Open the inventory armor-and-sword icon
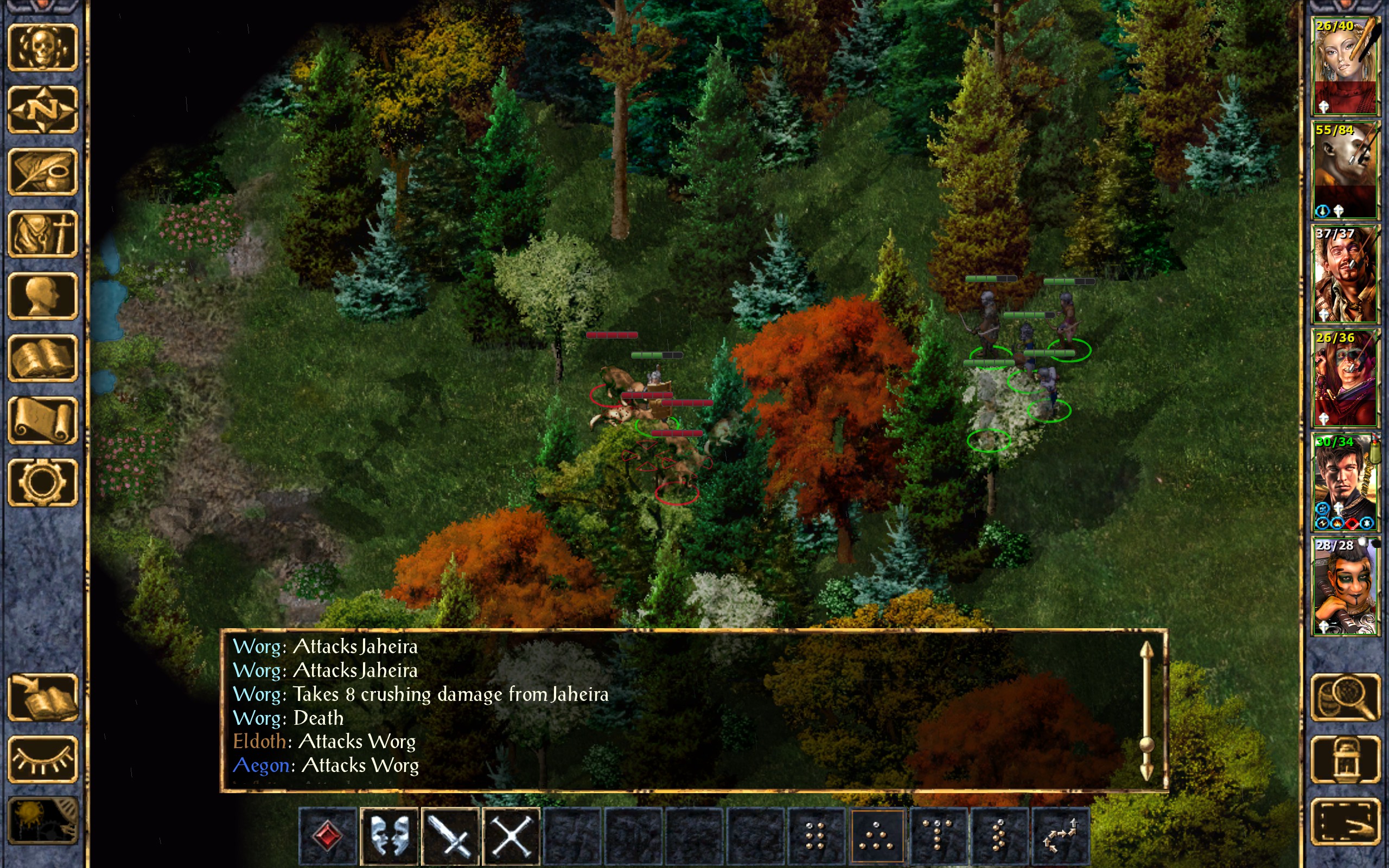1389x868 pixels. [x=42, y=234]
